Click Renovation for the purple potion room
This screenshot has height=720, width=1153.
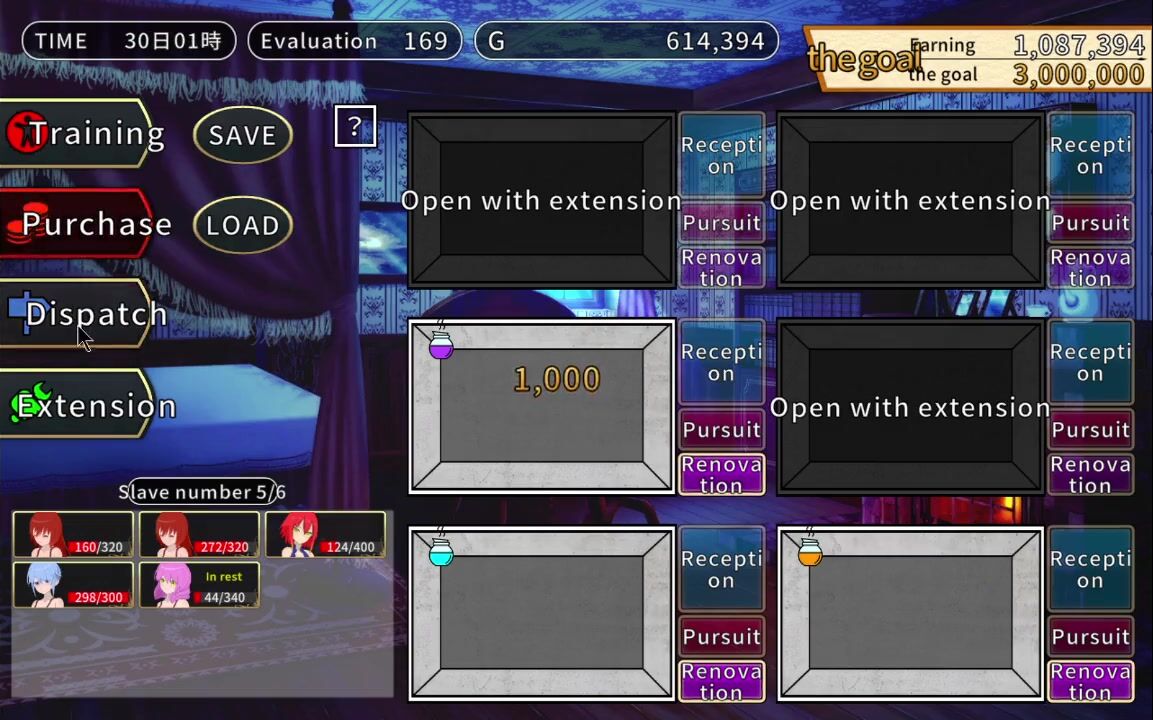[x=721, y=475]
